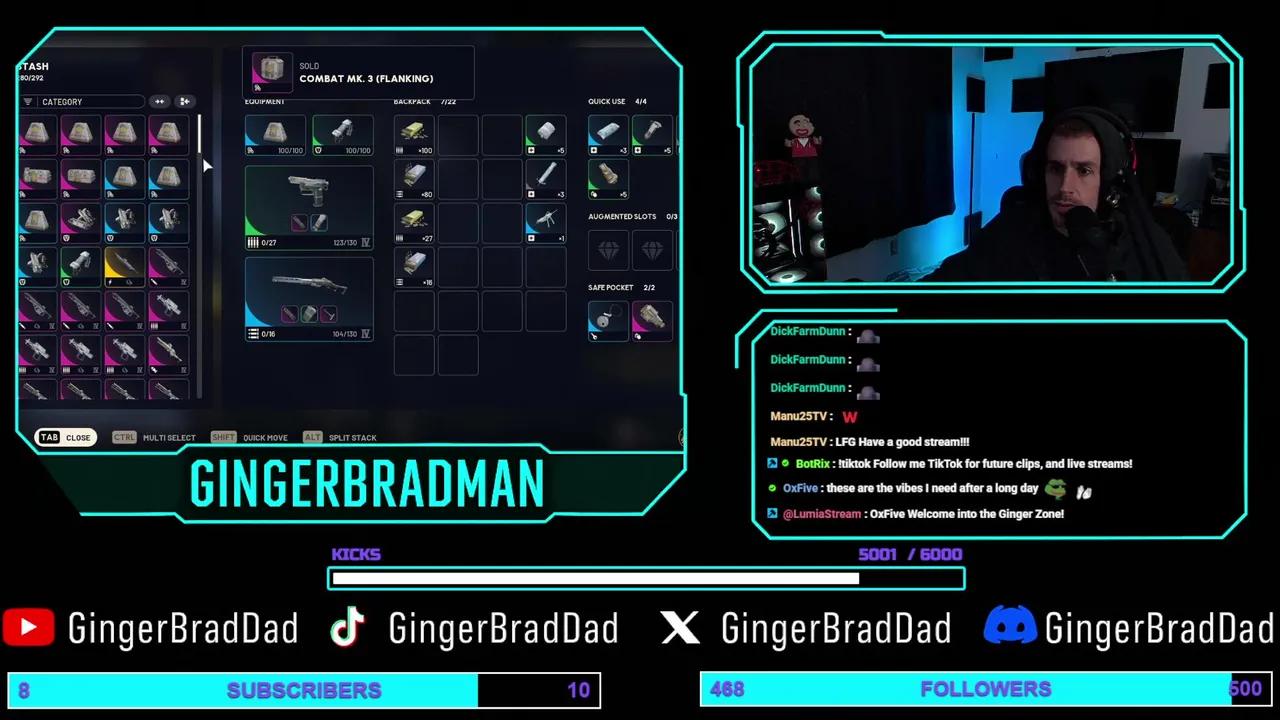Click the yellow rare item in the stash grid
Screen dimensions: 1280x720
pyautogui.click(x=124, y=265)
